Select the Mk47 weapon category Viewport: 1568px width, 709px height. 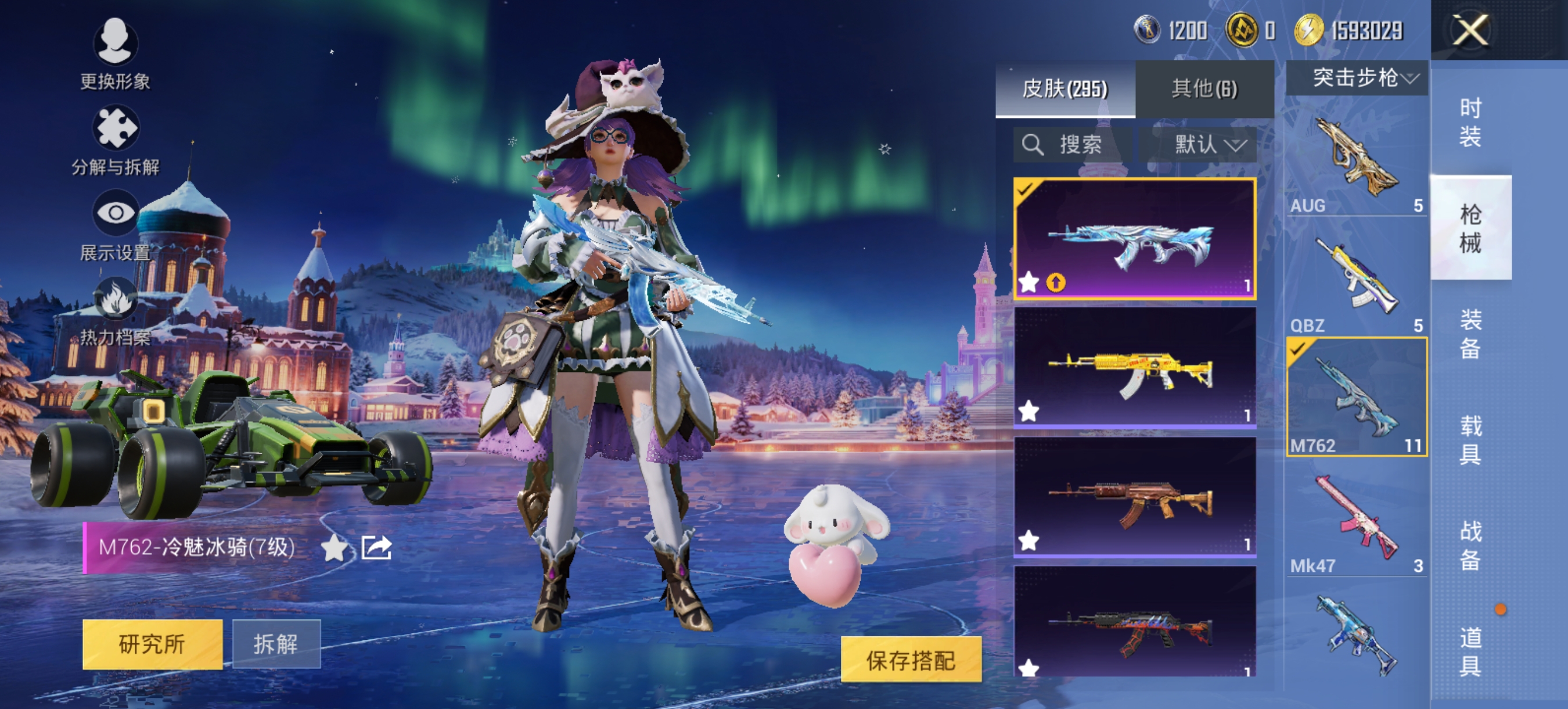click(x=1356, y=521)
